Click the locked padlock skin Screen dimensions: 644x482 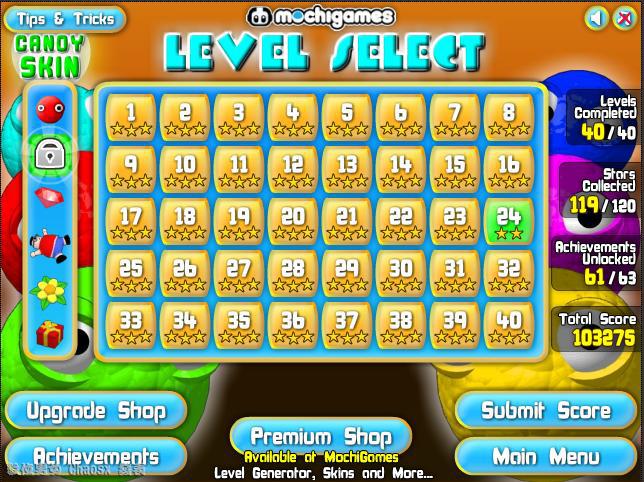tap(50, 153)
